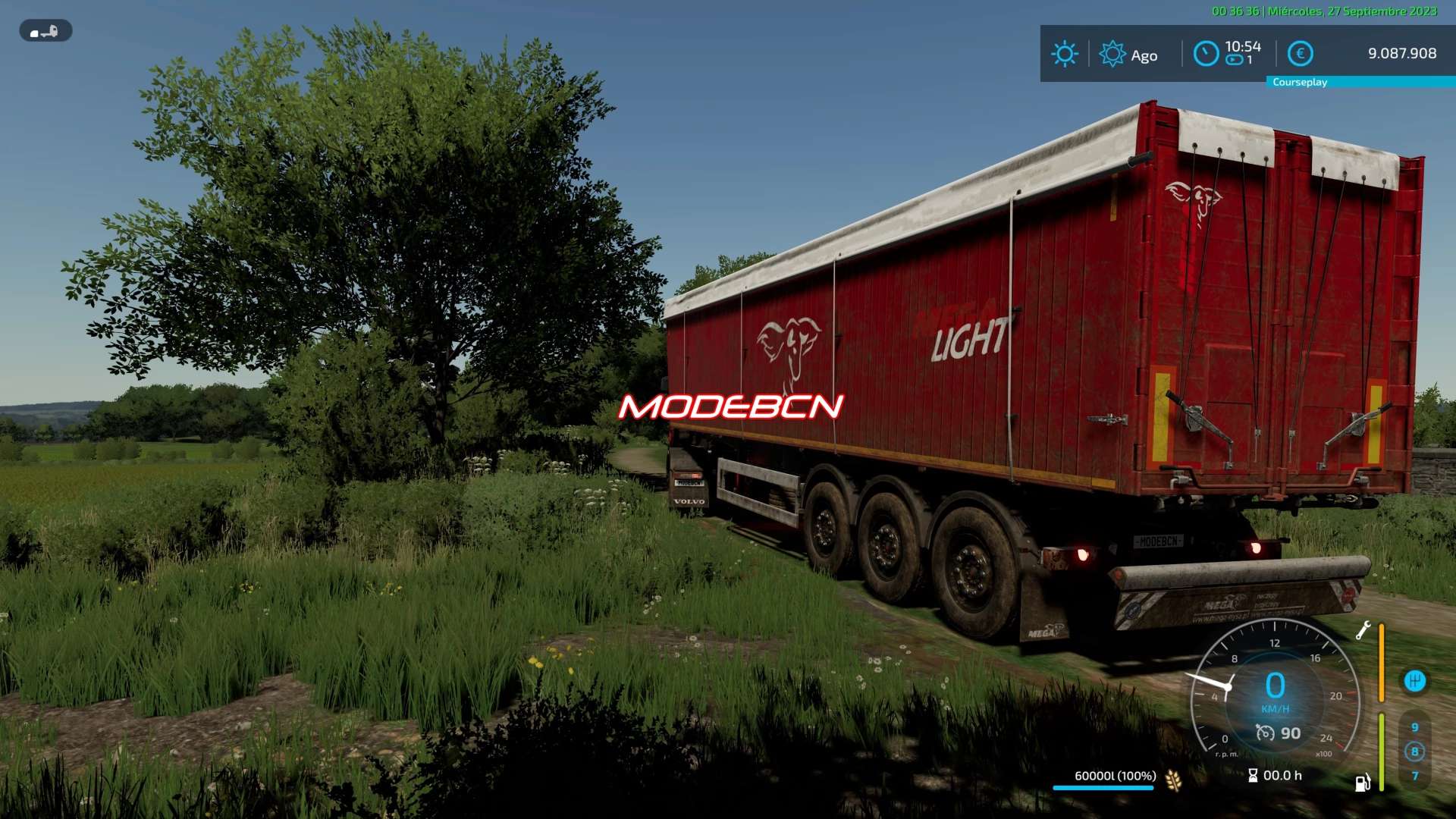Select the sunny weather forecast icon

(1064, 54)
